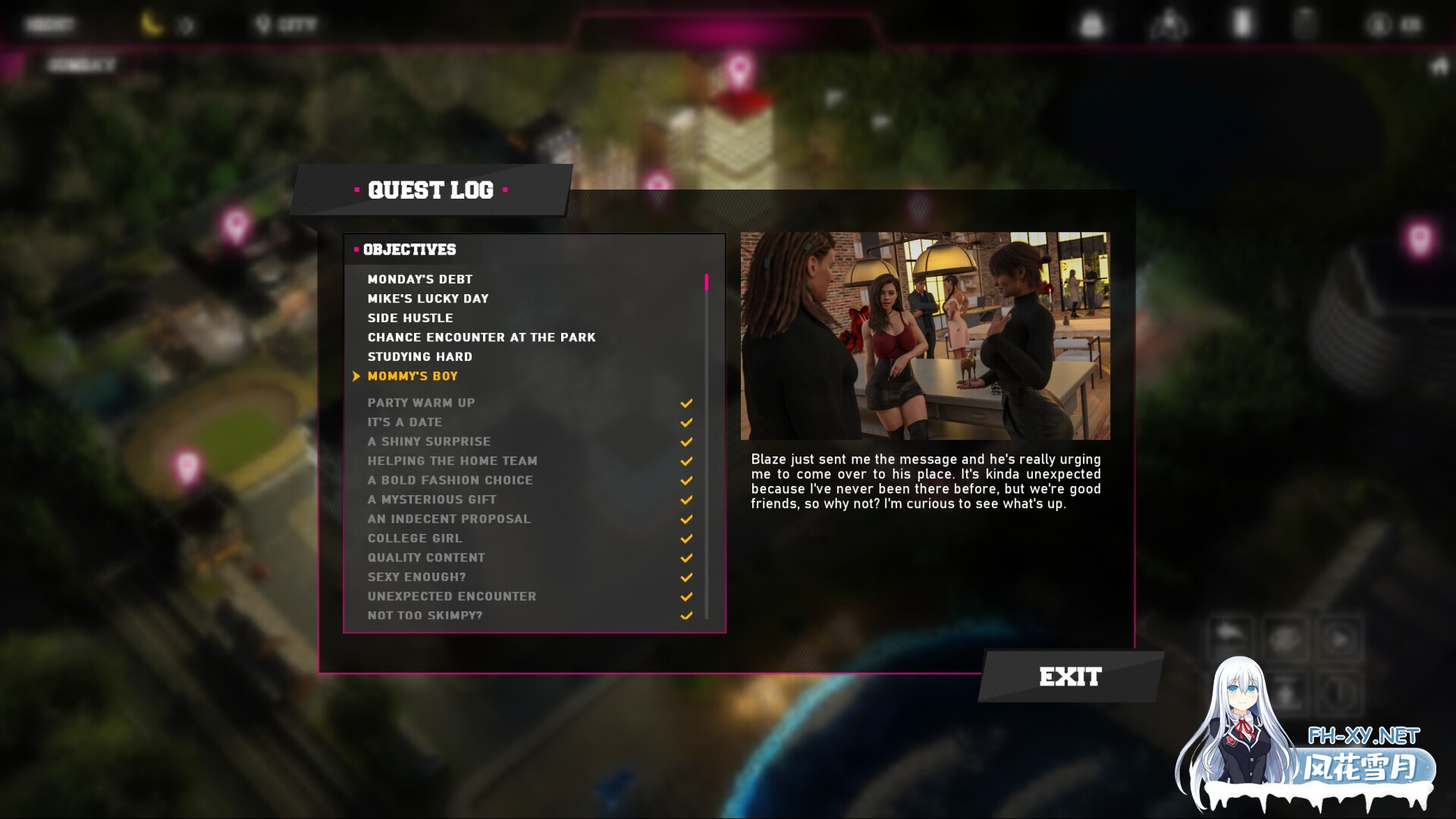The height and width of the screenshot is (819, 1456).
Task: Collapse the Objectives section header
Action: [410, 249]
